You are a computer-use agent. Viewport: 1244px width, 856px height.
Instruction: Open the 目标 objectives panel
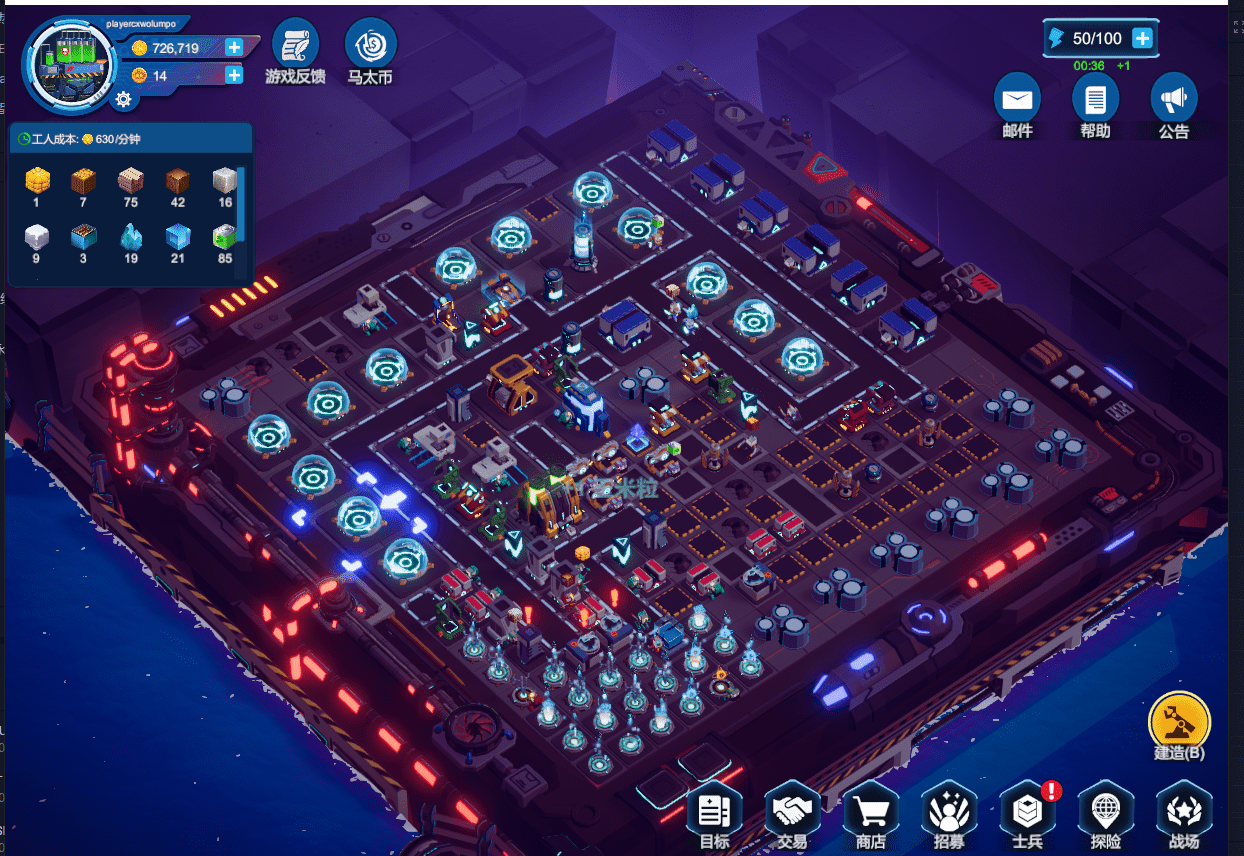click(714, 810)
